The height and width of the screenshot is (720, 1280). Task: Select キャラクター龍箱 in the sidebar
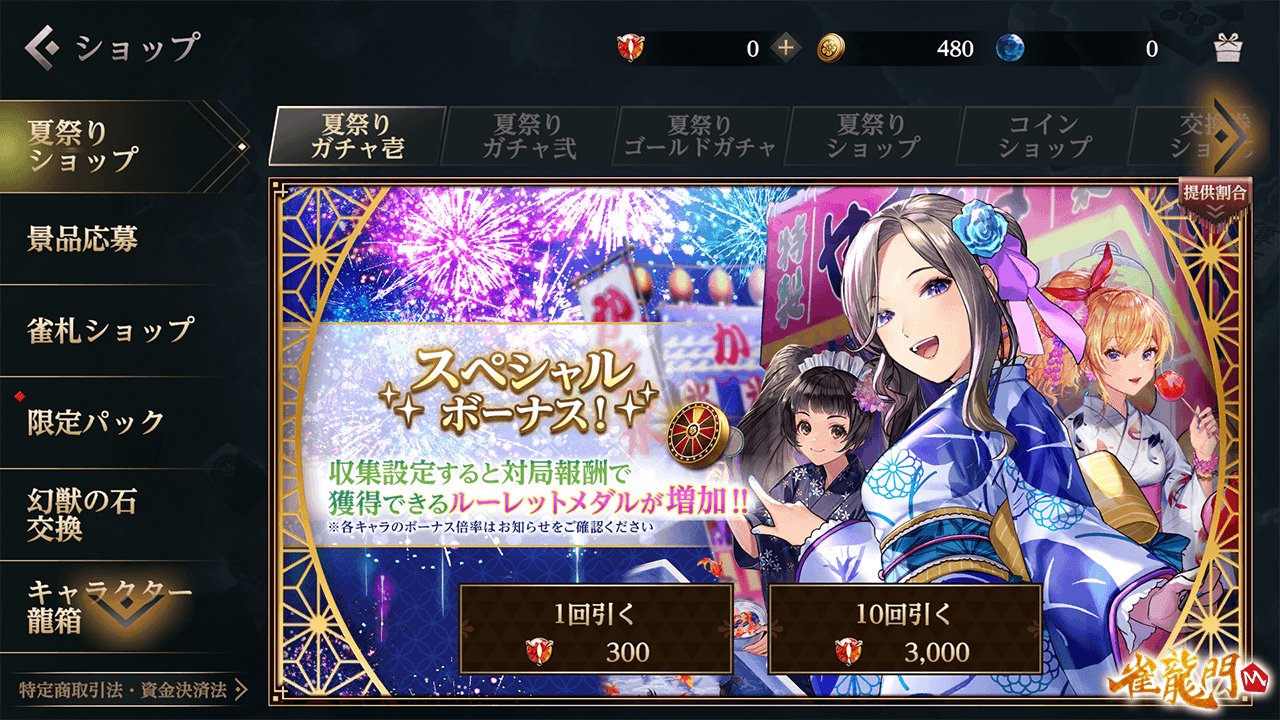pos(110,606)
